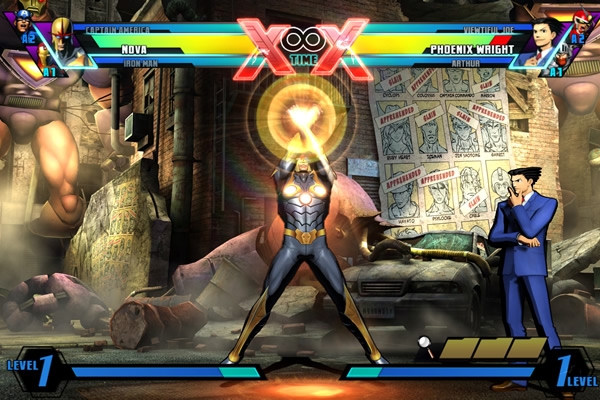Select Nova's character portrait

tap(62, 36)
